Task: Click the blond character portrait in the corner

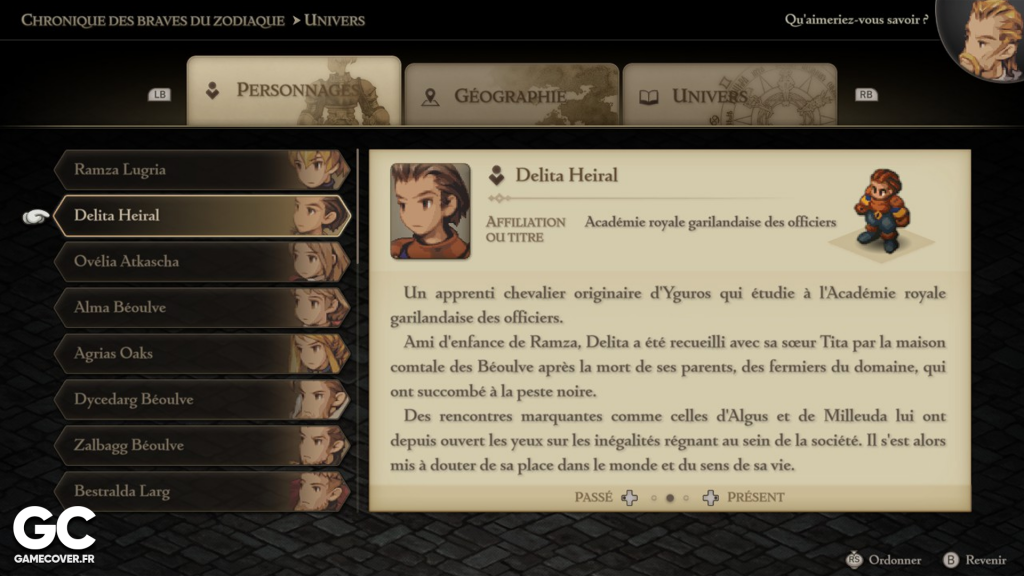Action: point(985,38)
